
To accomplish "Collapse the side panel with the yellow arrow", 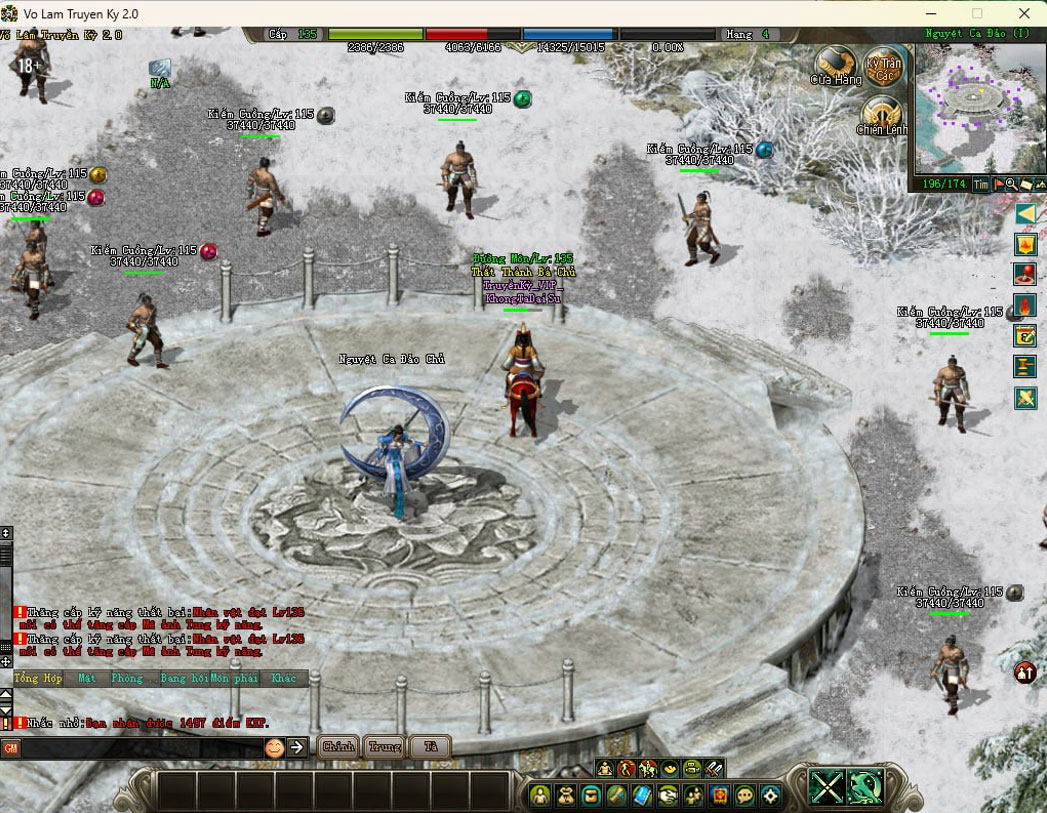I will click(1025, 213).
